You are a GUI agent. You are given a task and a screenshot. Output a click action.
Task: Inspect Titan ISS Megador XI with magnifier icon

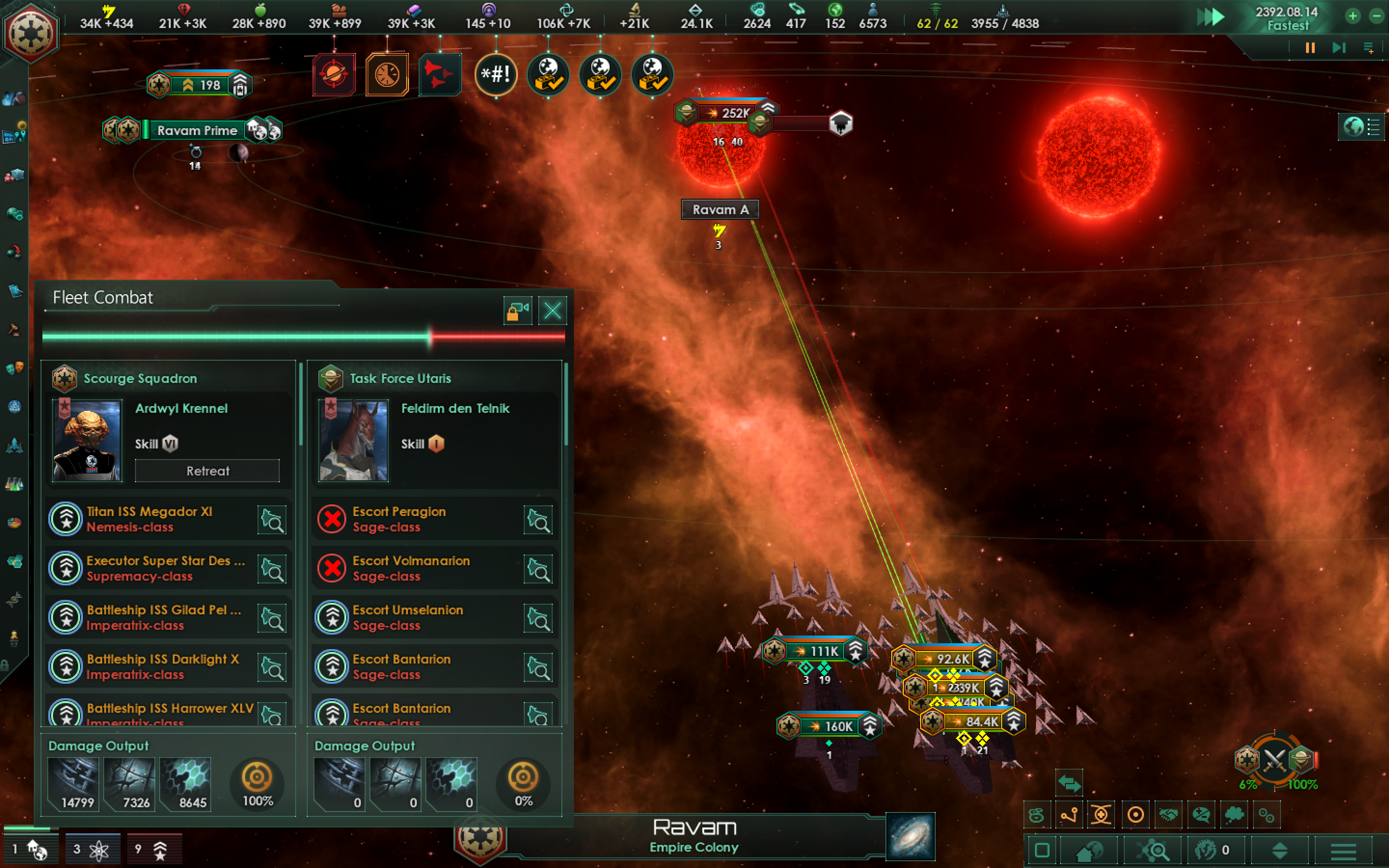tap(272, 519)
